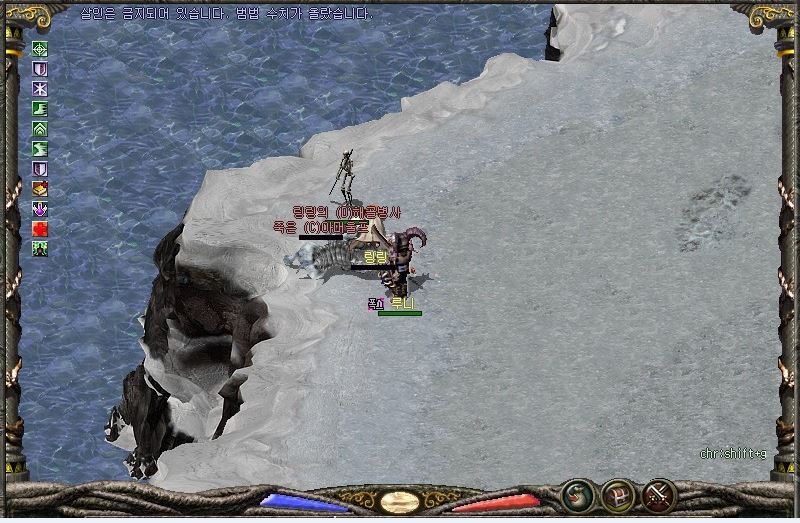The width and height of the screenshot is (800, 523).
Task: Click the crossed swords round button
Action: tap(659, 495)
